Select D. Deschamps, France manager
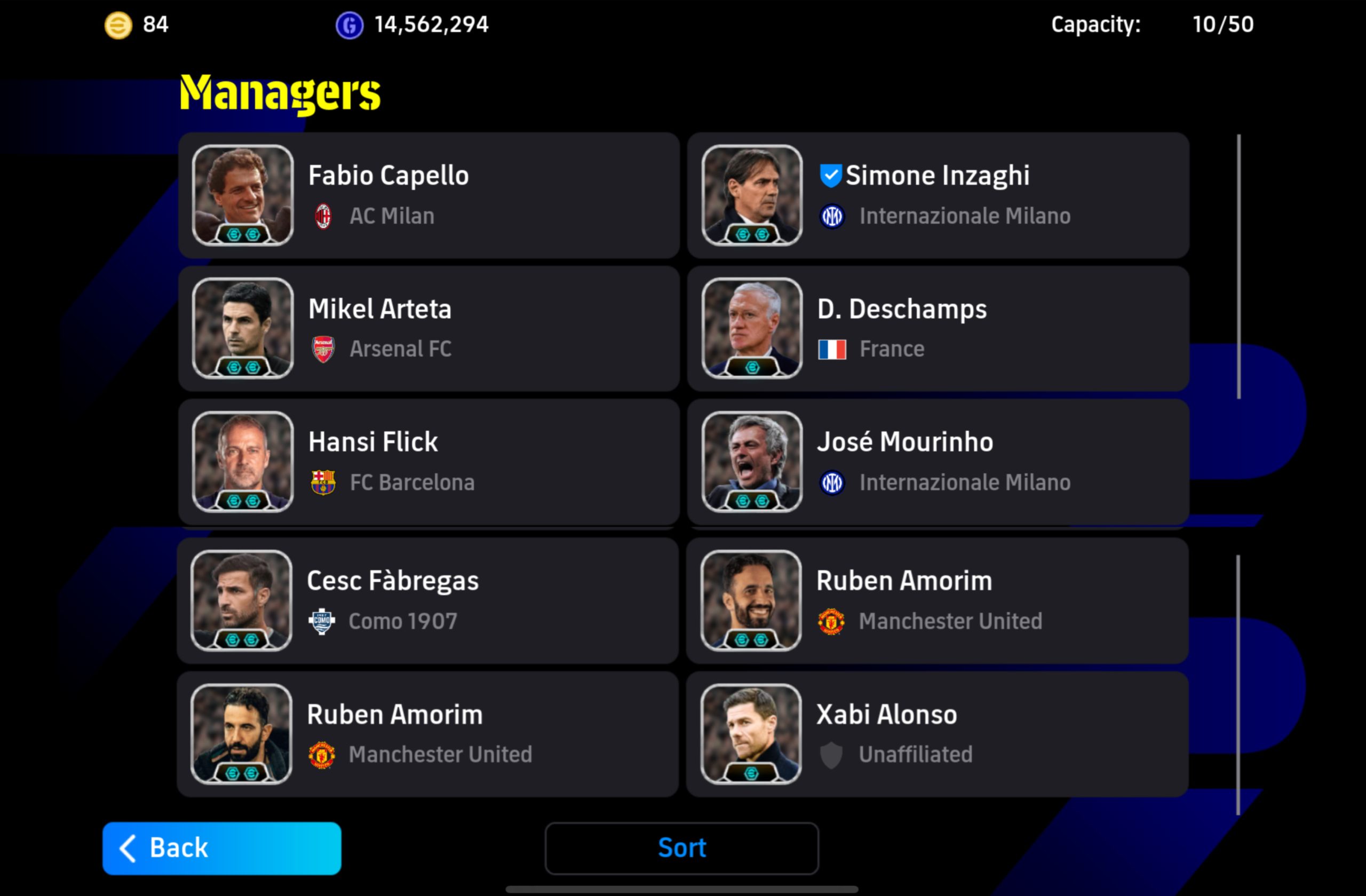Image resolution: width=1366 pixels, height=896 pixels. click(938, 328)
